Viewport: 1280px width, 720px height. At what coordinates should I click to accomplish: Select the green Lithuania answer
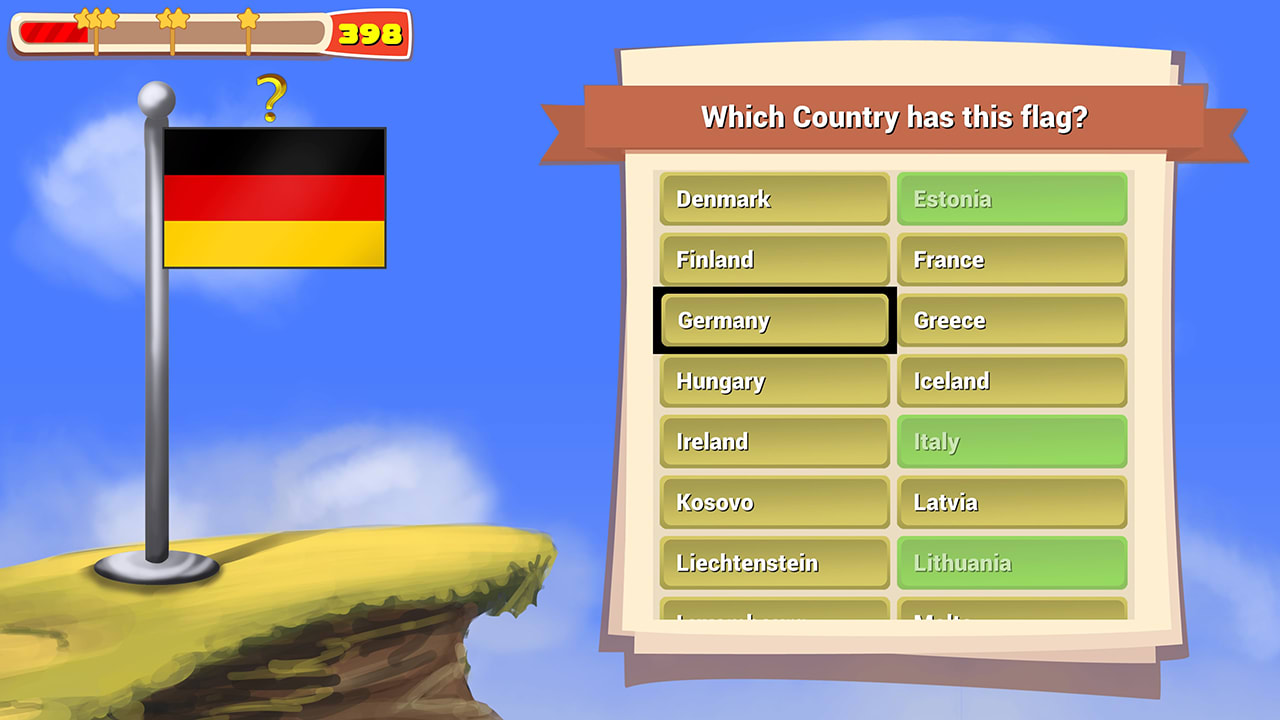[1012, 563]
